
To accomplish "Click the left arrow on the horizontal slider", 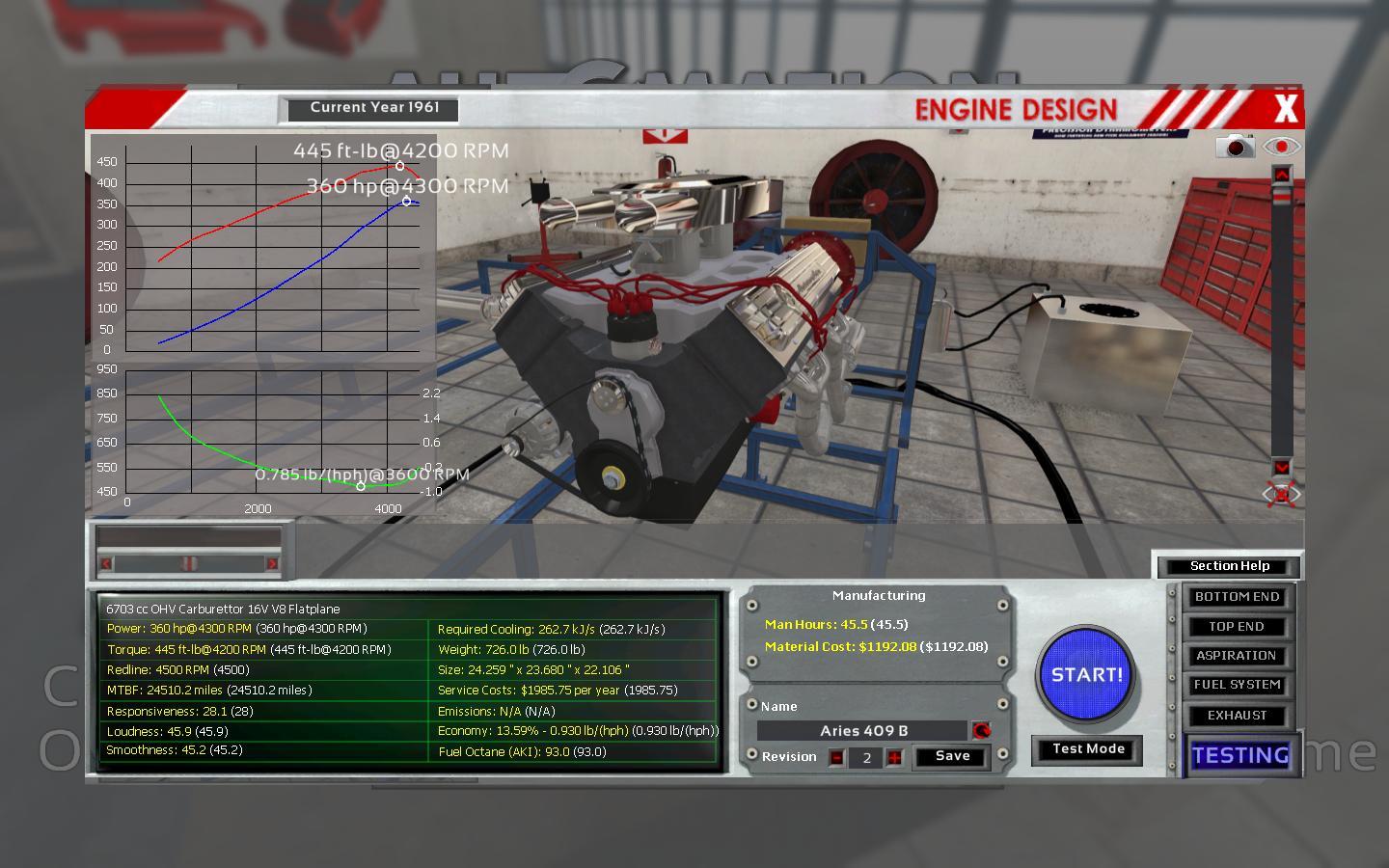I will (107, 564).
